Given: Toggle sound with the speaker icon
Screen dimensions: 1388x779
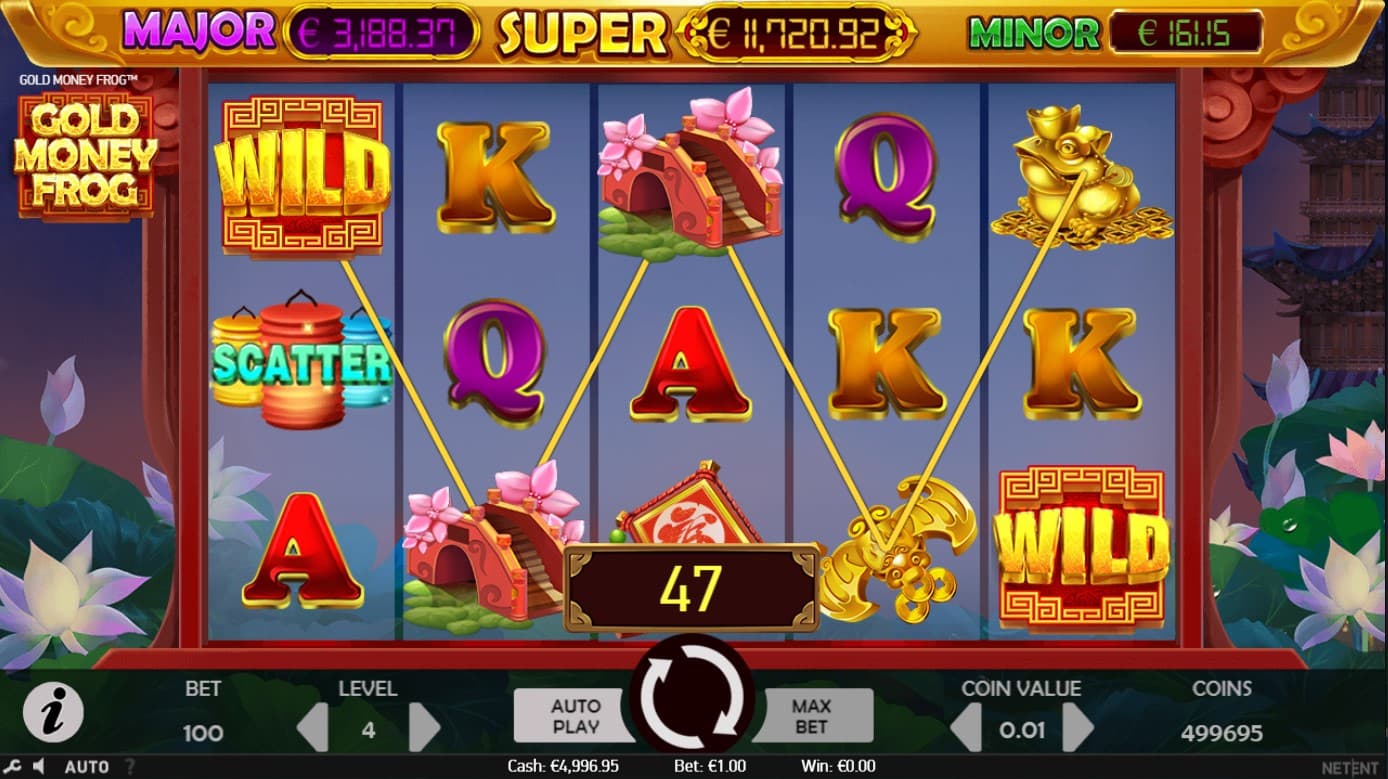Looking at the screenshot, I should click(x=39, y=767).
